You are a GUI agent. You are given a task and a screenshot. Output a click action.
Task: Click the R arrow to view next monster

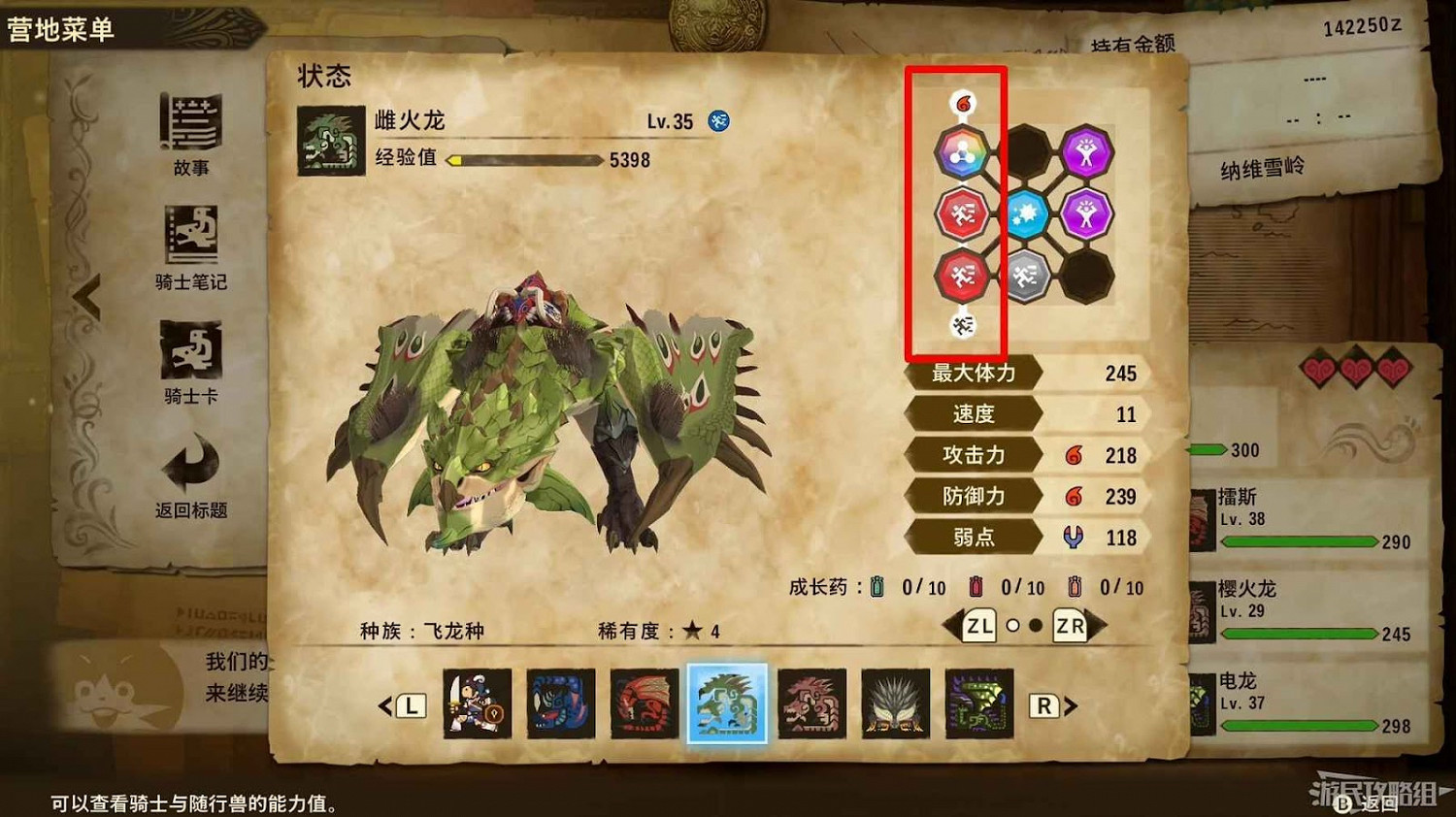(1044, 705)
